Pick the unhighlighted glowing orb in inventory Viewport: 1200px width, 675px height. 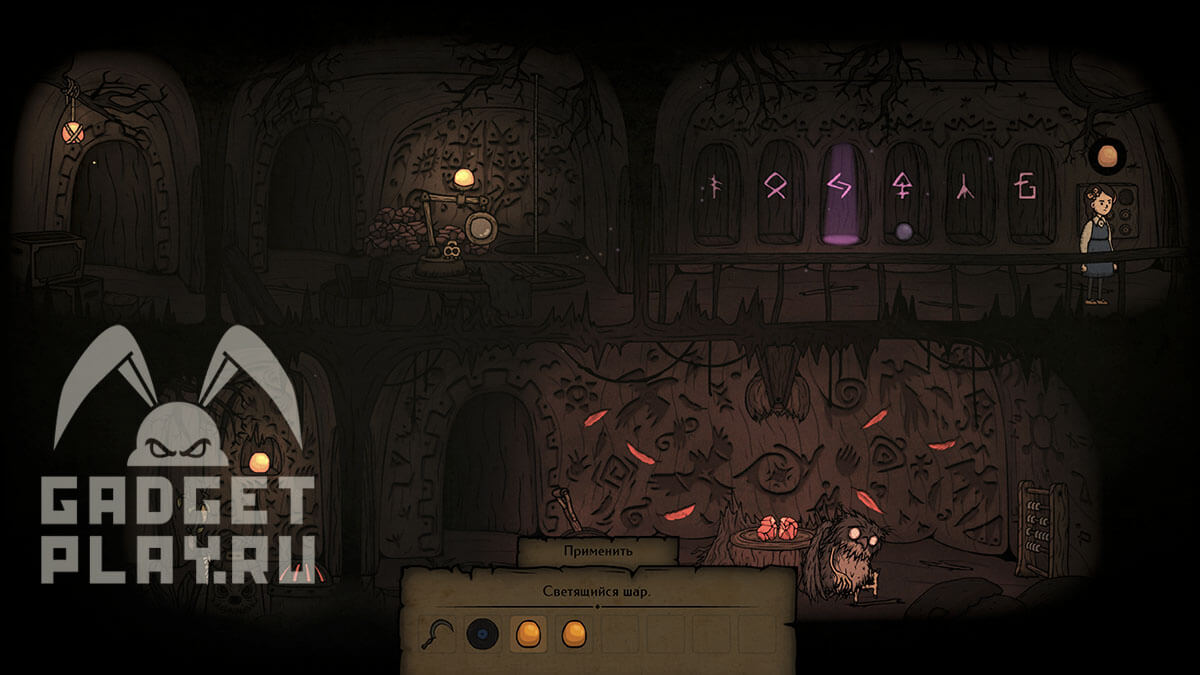coord(573,633)
